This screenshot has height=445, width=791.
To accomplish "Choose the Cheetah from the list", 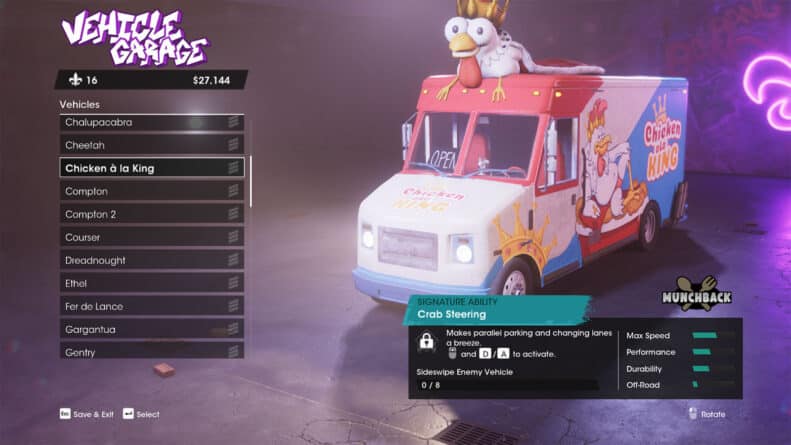I will [151, 145].
